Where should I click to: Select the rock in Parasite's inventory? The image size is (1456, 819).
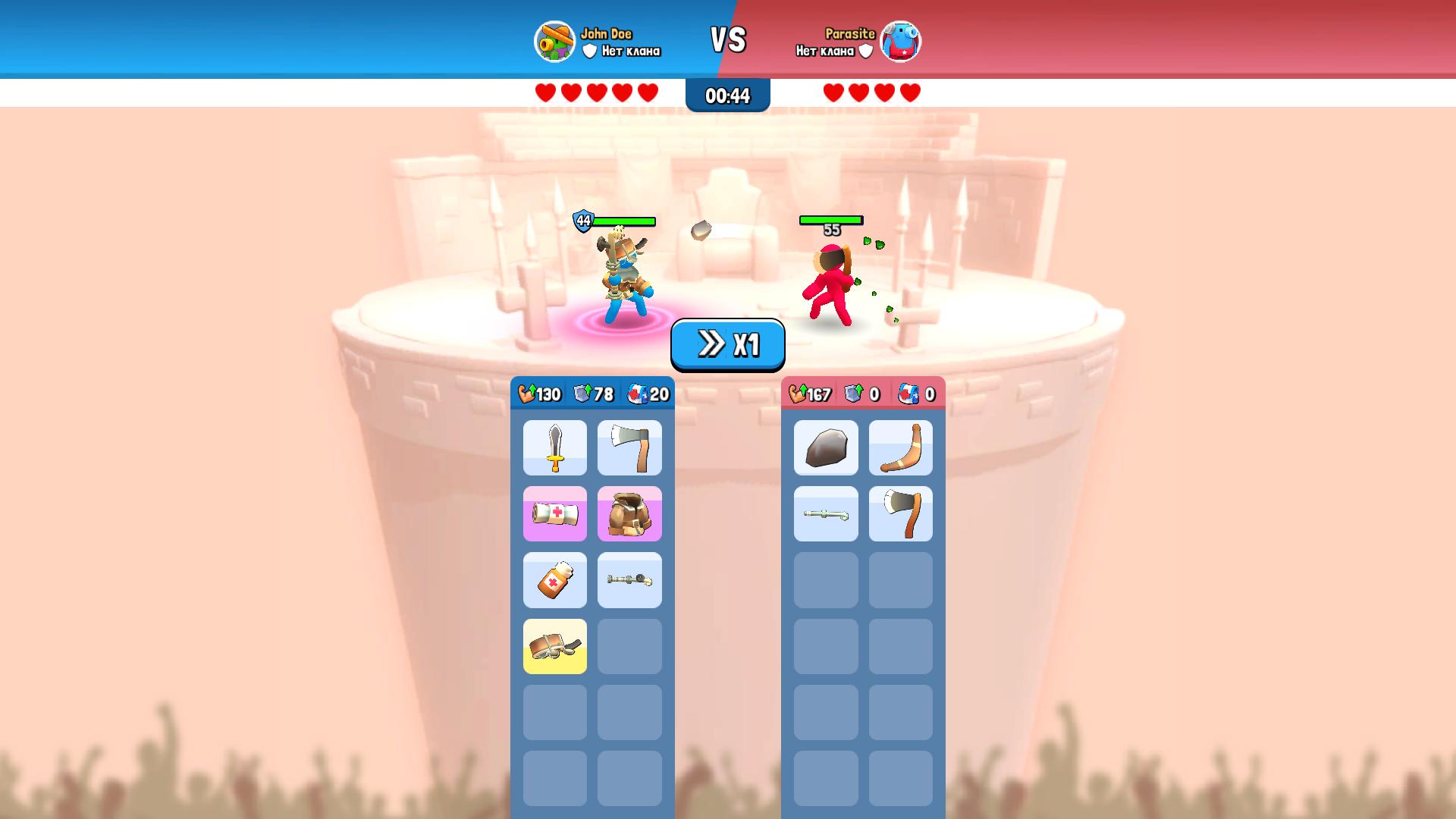pos(826,447)
